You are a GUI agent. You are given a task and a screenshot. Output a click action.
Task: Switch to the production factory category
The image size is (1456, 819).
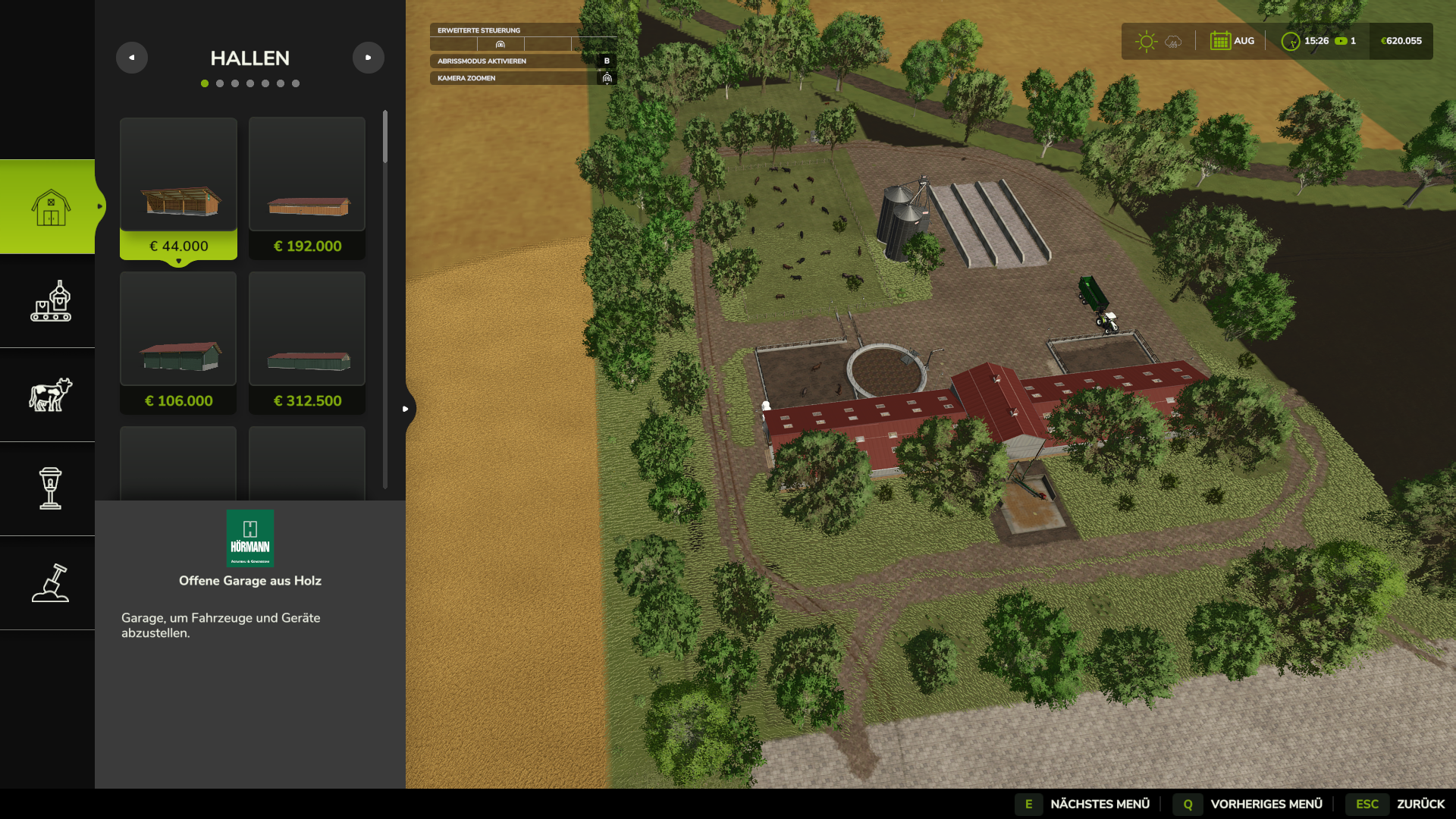click(50, 301)
